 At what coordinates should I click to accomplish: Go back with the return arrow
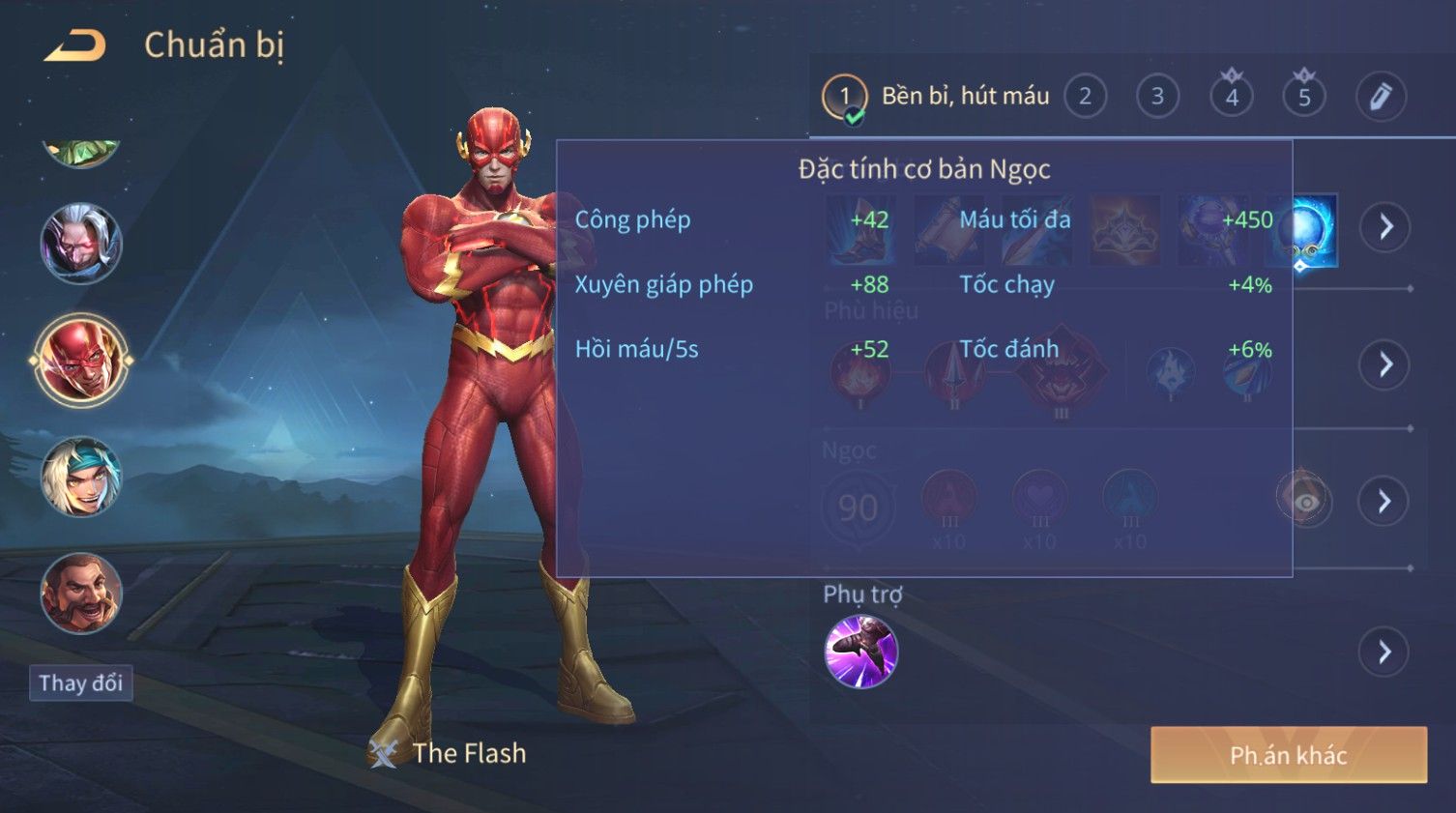[x=75, y=45]
